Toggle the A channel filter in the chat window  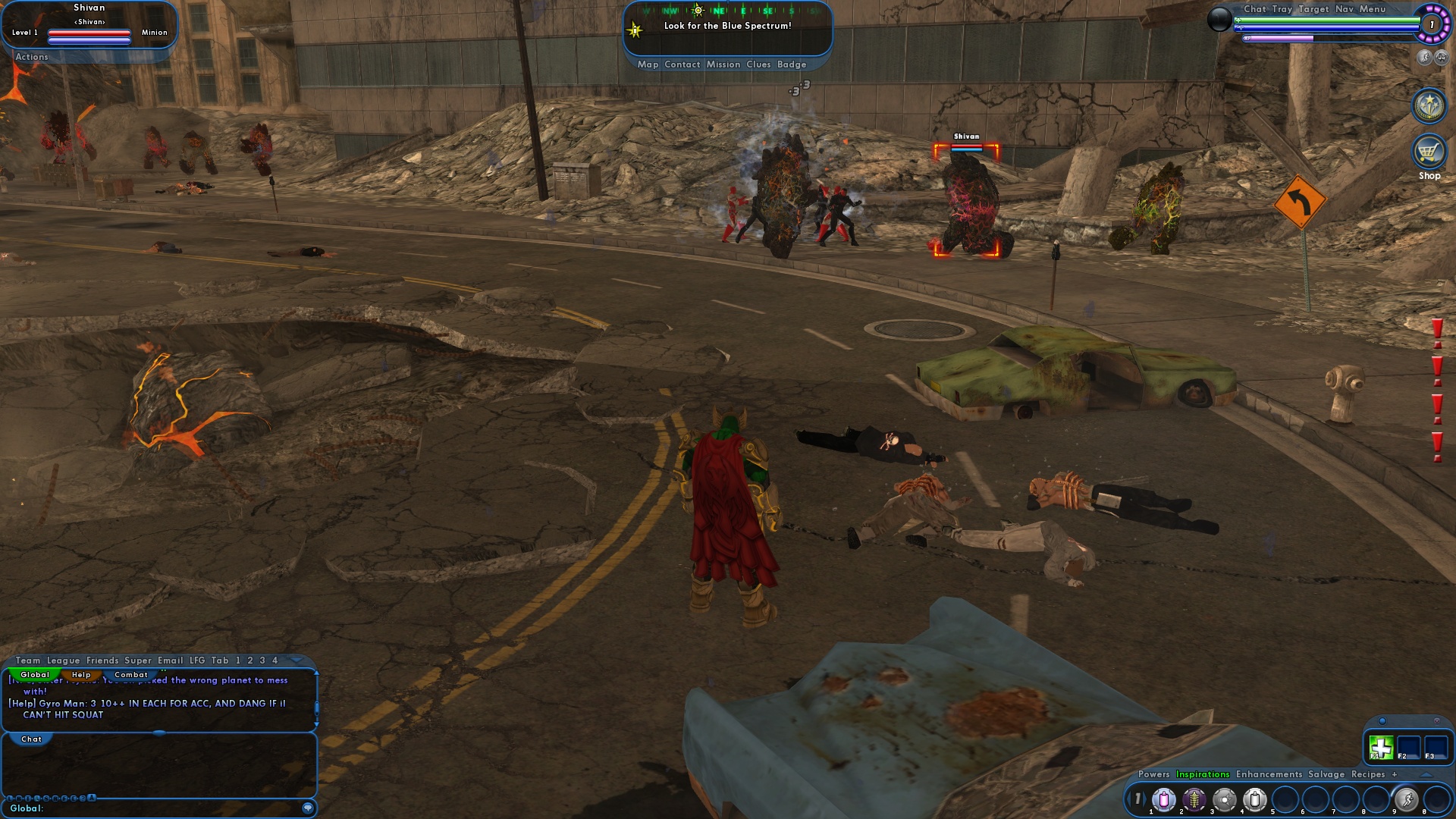pyautogui.click(x=91, y=798)
